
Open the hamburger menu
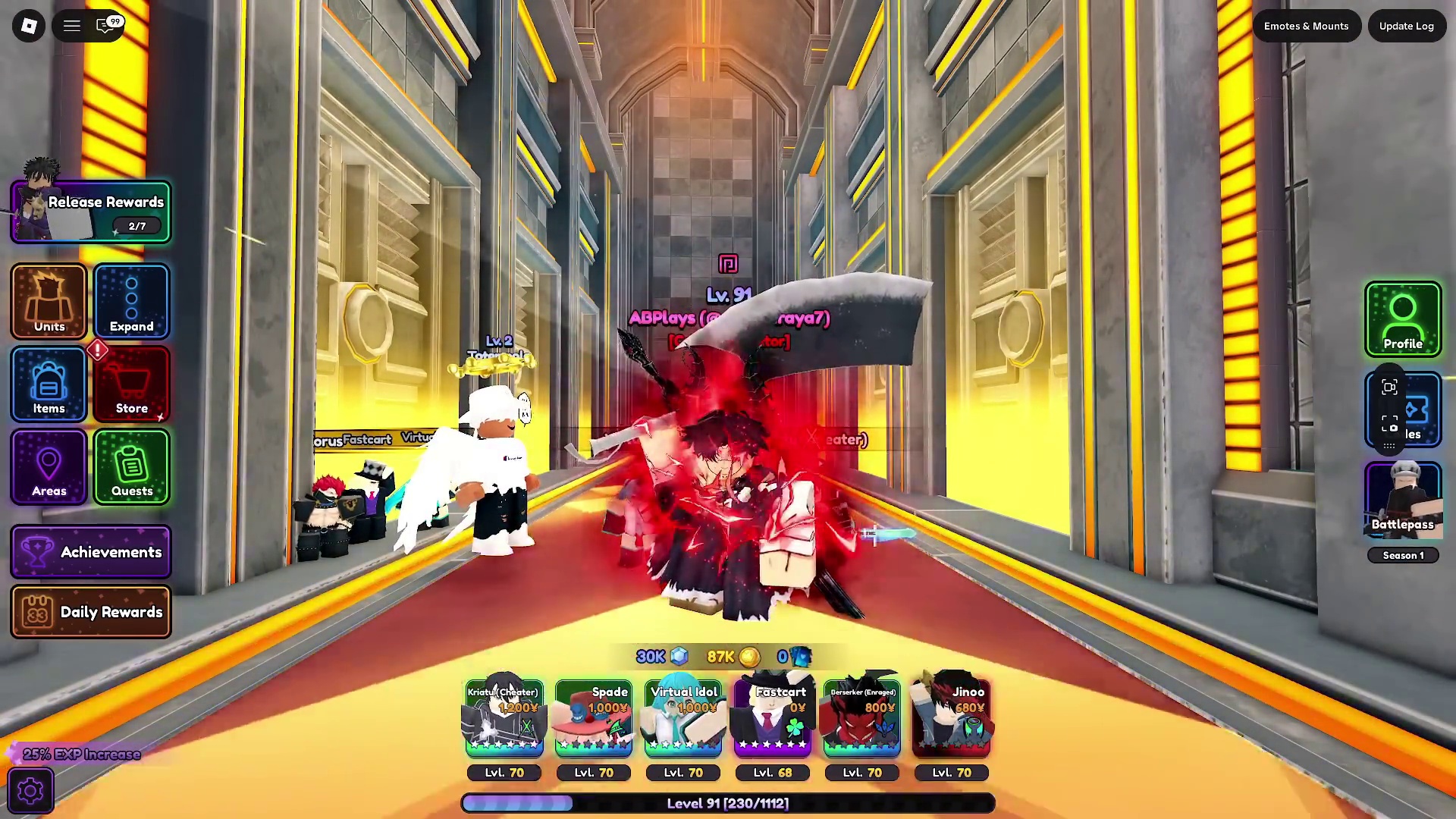71,25
